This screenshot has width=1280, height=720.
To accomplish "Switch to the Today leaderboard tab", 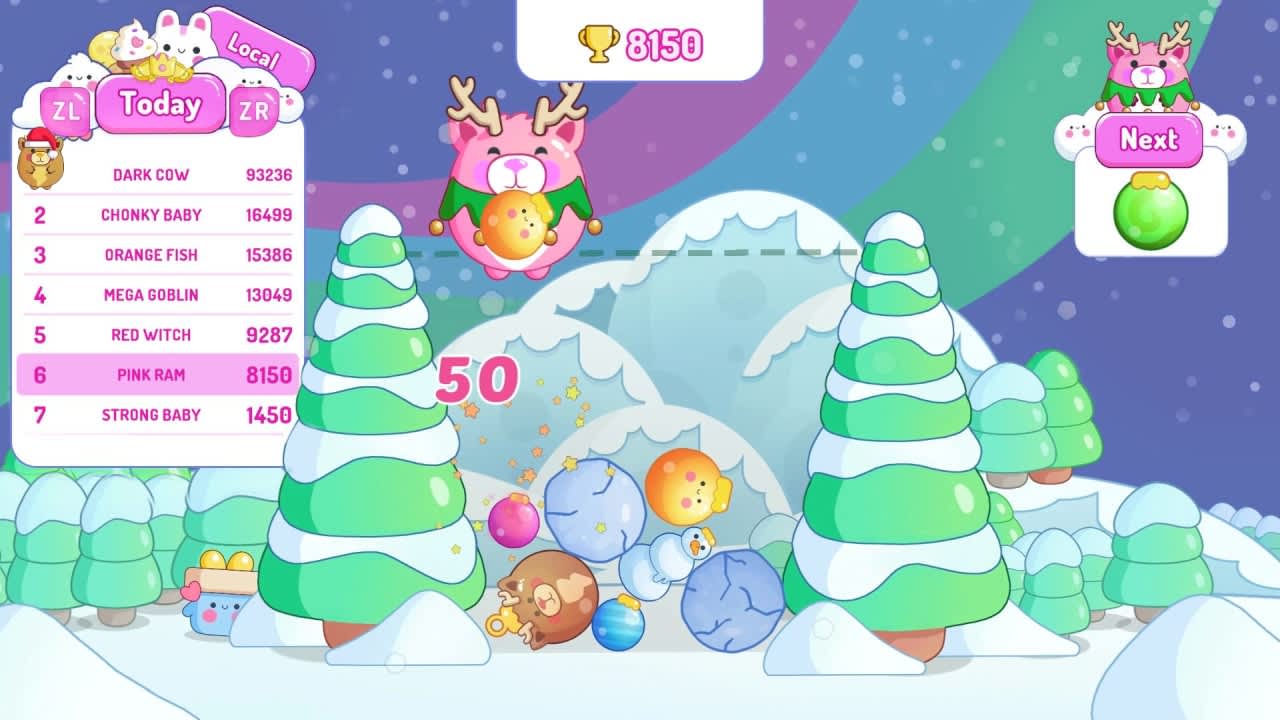I will (x=159, y=104).
